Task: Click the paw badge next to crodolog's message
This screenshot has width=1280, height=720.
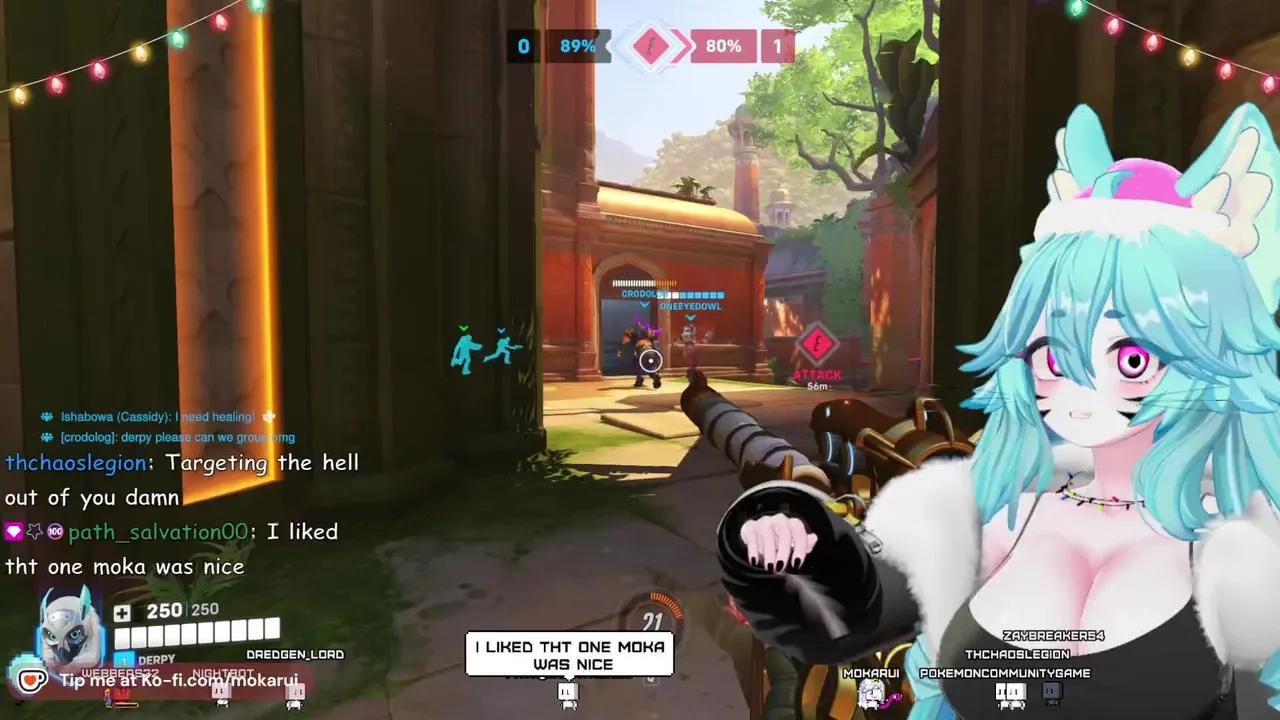Action: [x=45, y=437]
